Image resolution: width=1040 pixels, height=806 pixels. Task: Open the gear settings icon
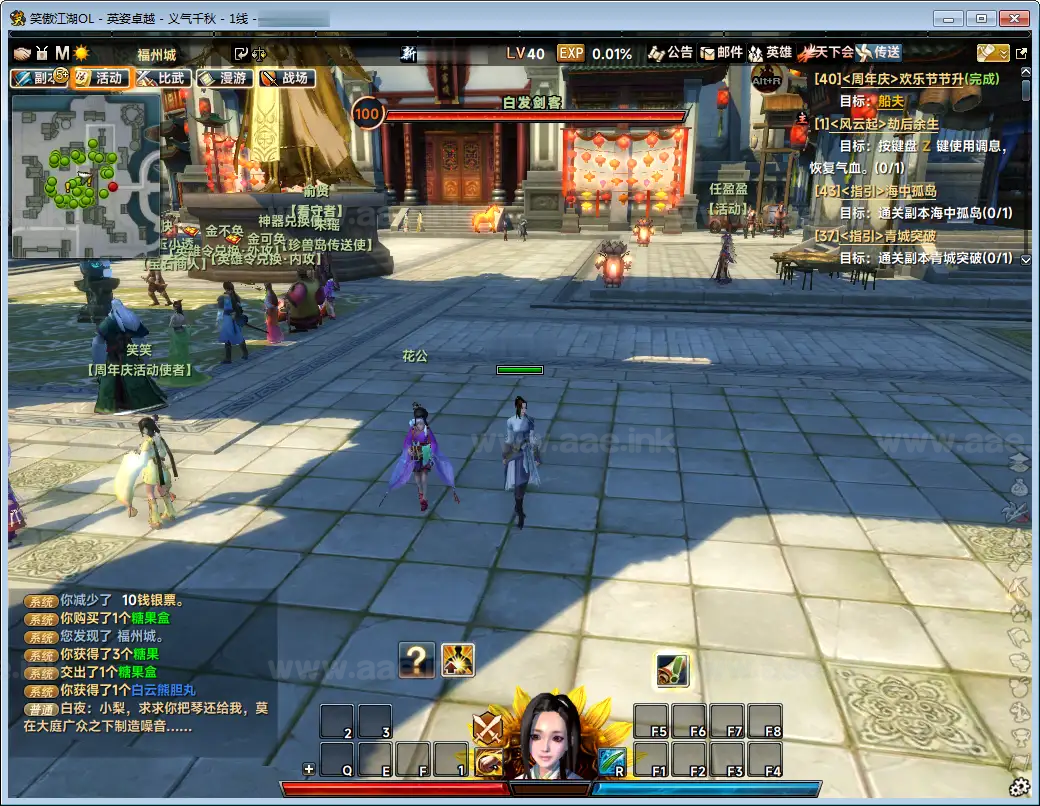1020,785
